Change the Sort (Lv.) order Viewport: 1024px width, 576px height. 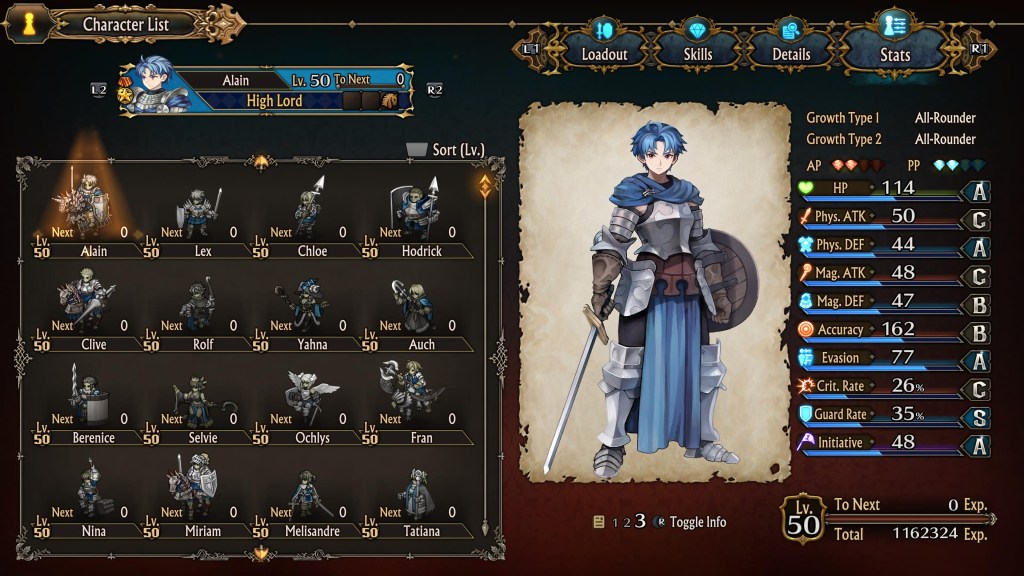tap(446, 150)
